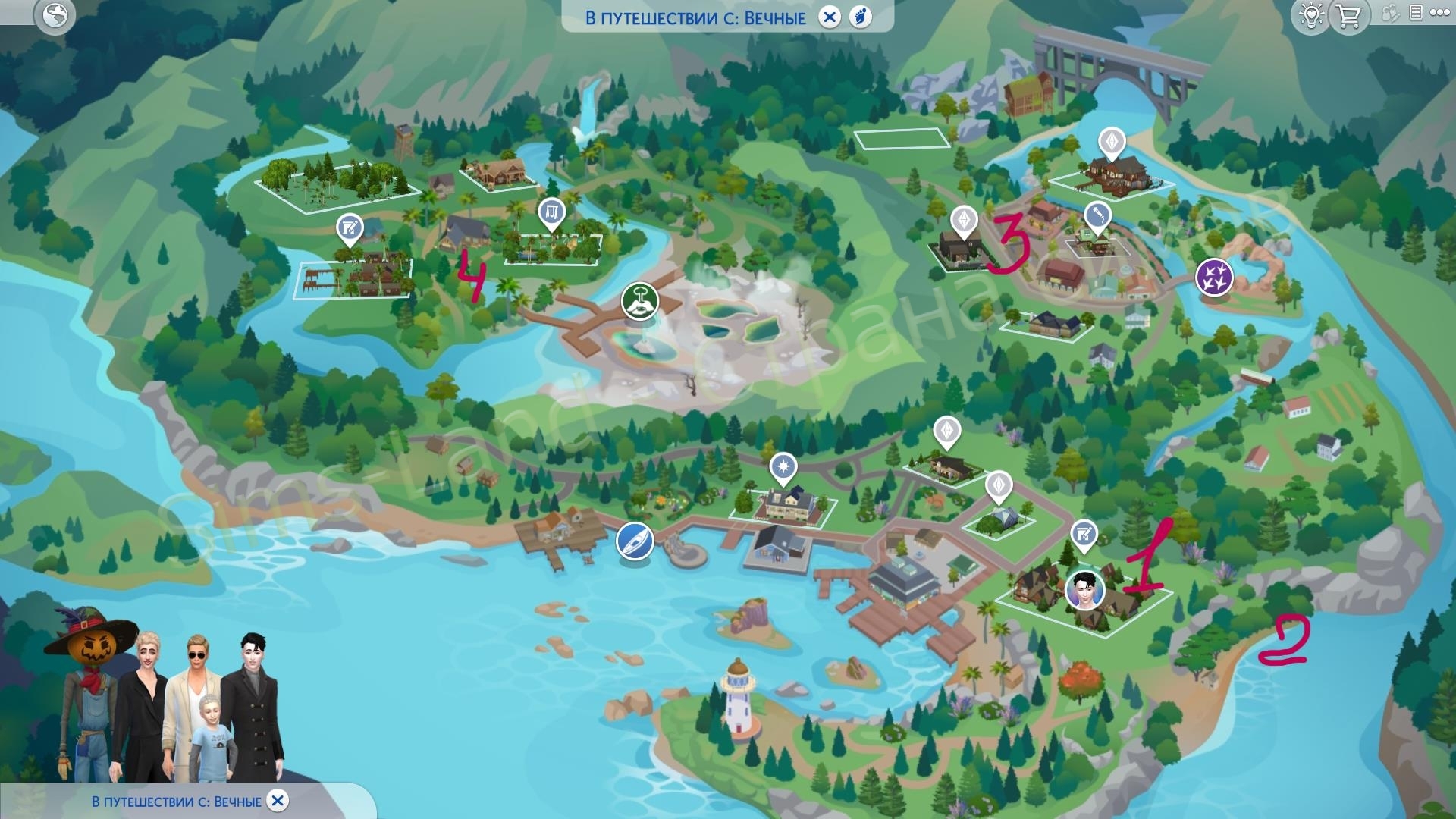Select the kayak map marker
The width and height of the screenshot is (1456, 819).
coord(635,541)
